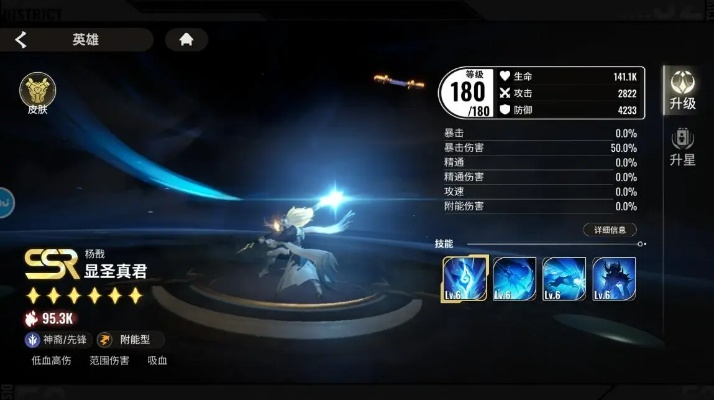Tap the 神裔/先锋 class tag
The width and height of the screenshot is (714, 400).
pos(57,340)
